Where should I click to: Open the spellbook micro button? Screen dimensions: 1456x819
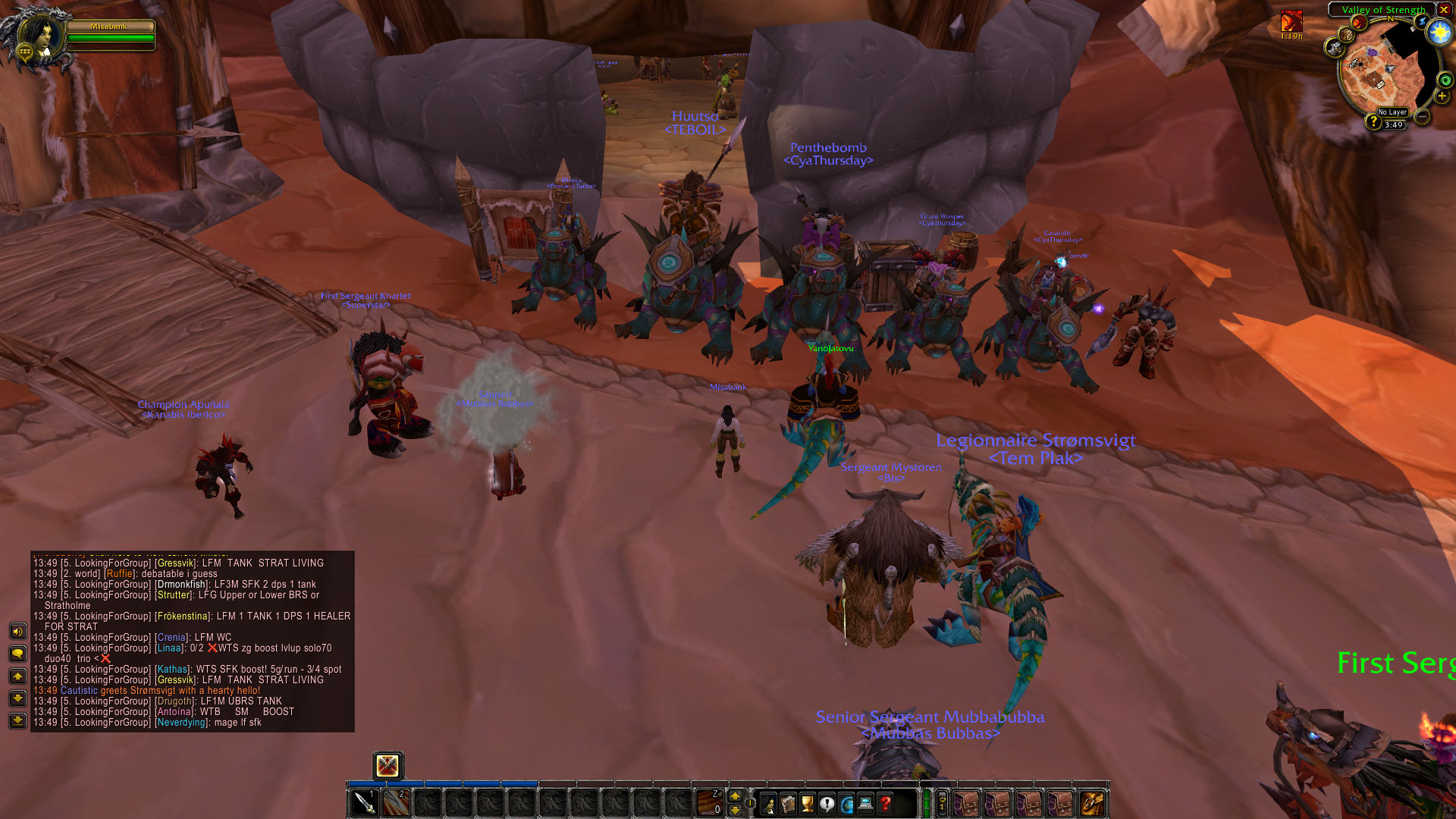[789, 804]
